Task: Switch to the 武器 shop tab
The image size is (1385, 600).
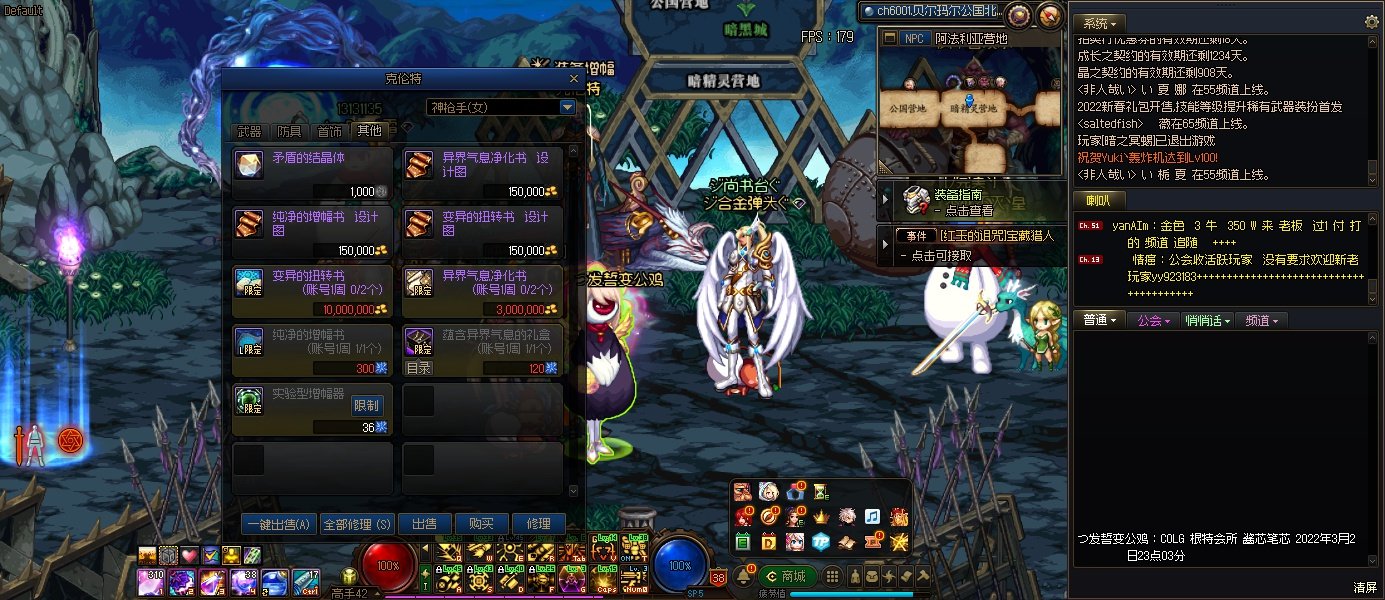Action: pos(249,131)
